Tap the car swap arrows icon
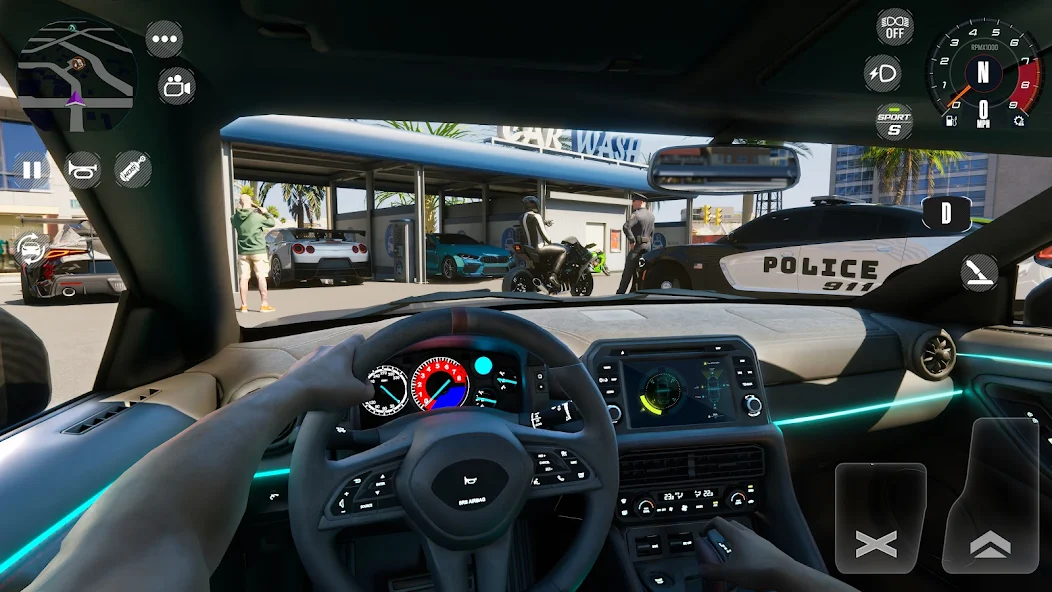 point(31,247)
